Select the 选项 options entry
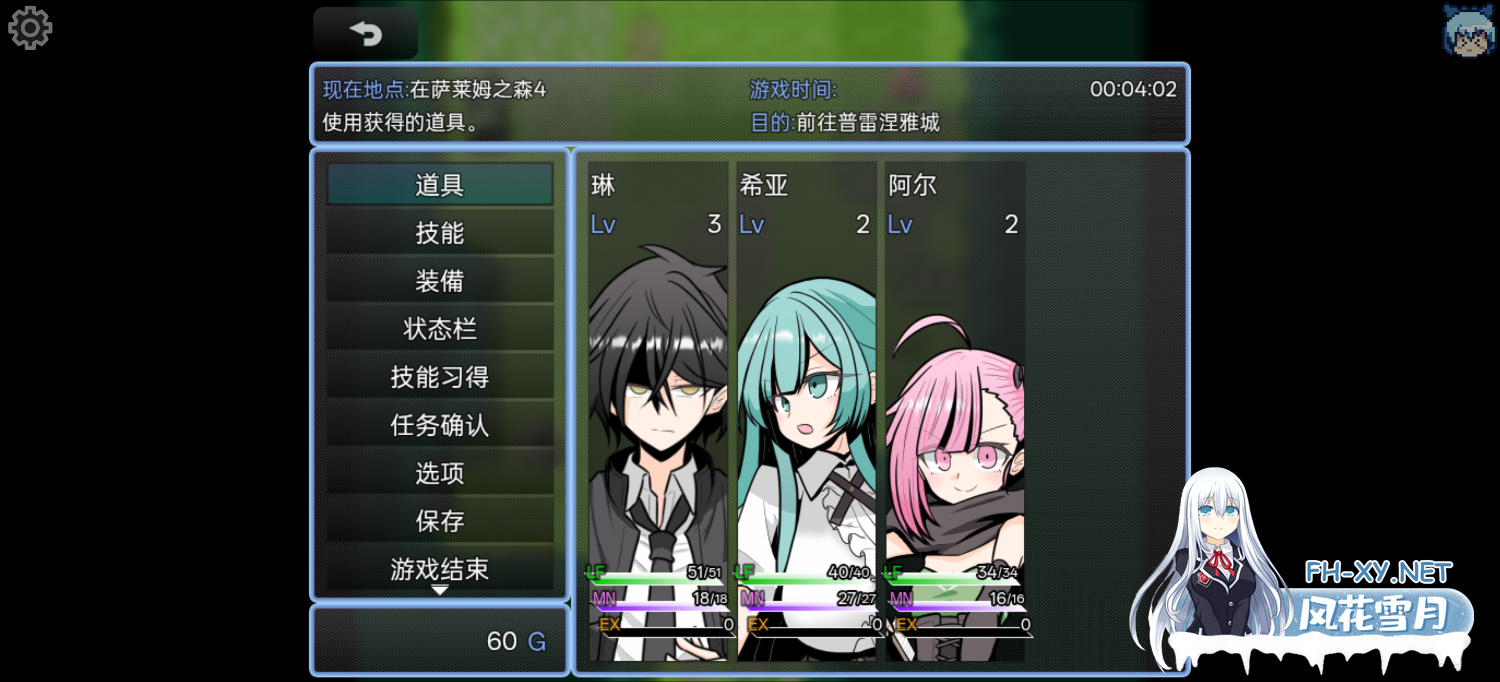 439,473
